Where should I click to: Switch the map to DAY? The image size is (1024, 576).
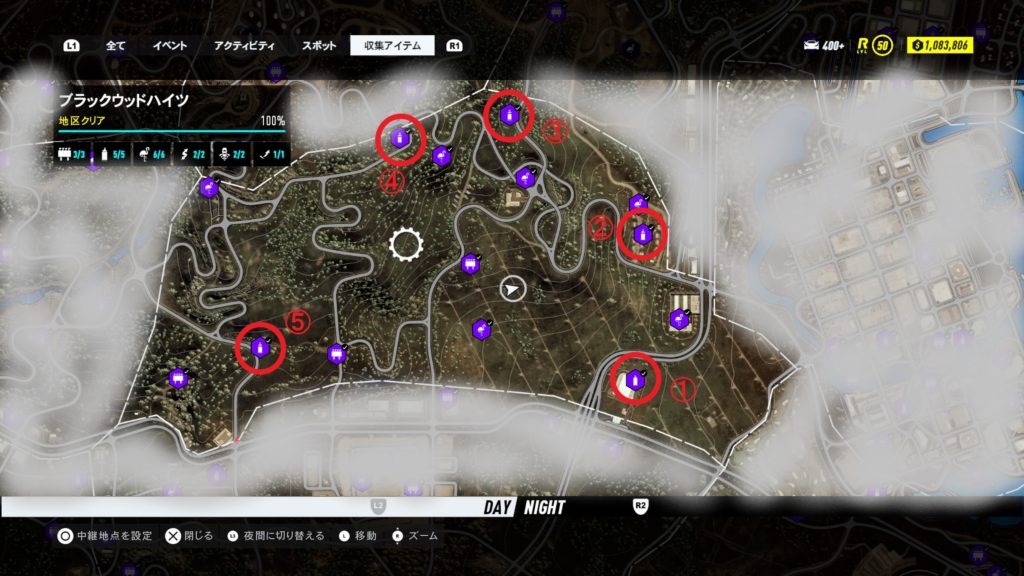(x=498, y=507)
